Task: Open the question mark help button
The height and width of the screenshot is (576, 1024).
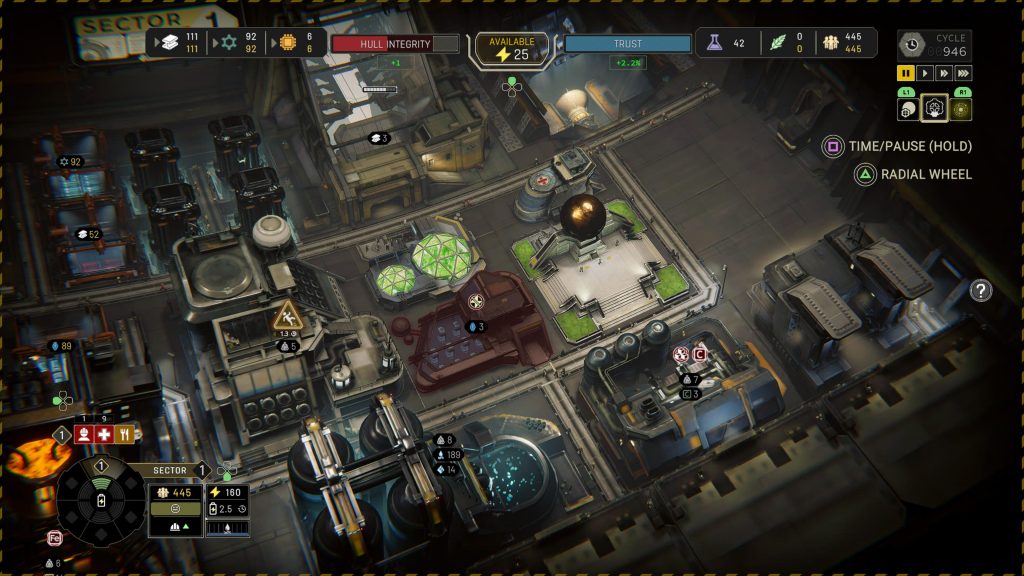Action: click(981, 291)
